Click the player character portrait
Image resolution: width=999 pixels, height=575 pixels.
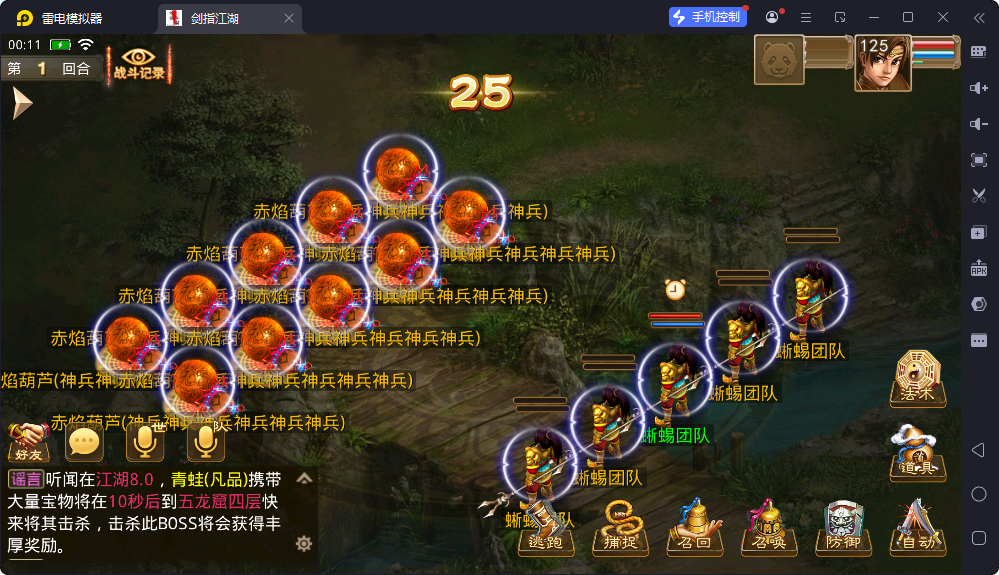coord(882,64)
